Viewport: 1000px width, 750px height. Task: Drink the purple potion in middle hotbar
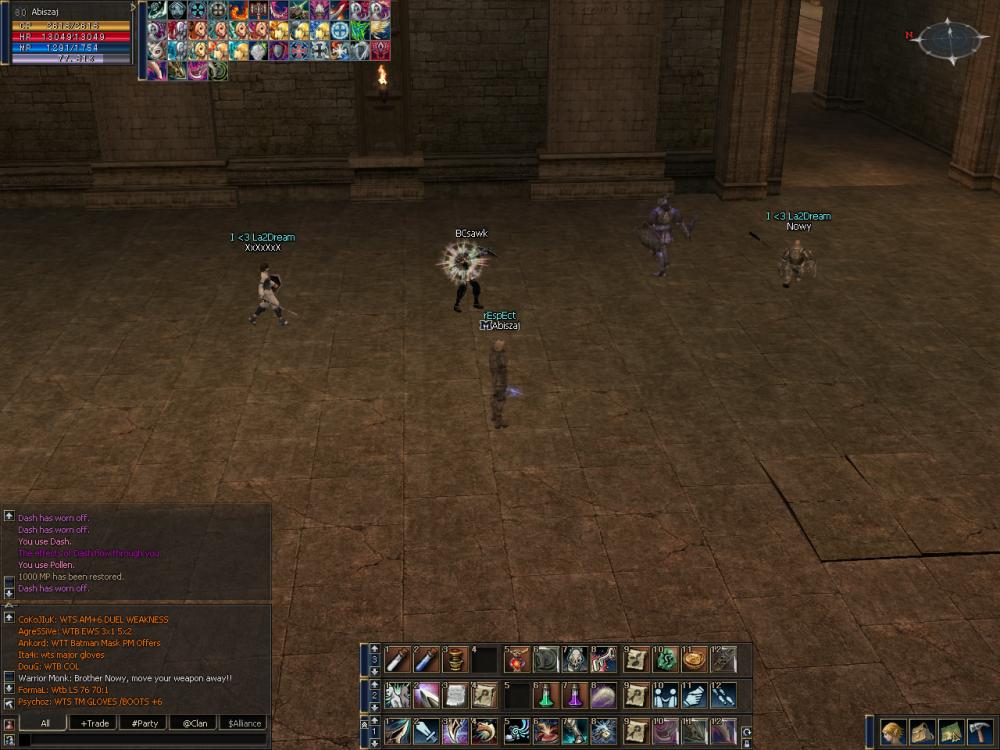575,695
